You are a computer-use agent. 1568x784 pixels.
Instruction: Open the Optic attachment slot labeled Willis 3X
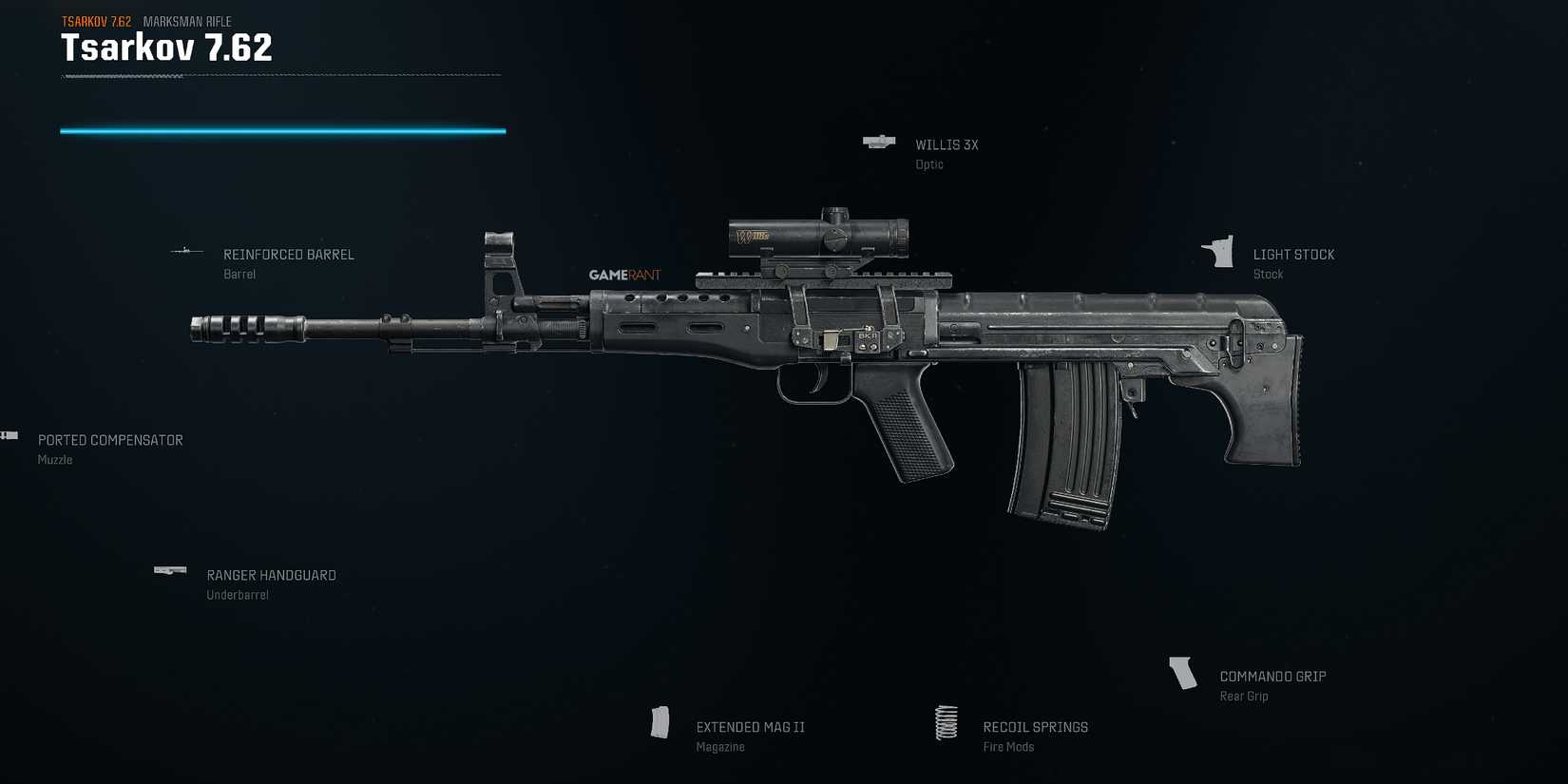click(946, 144)
